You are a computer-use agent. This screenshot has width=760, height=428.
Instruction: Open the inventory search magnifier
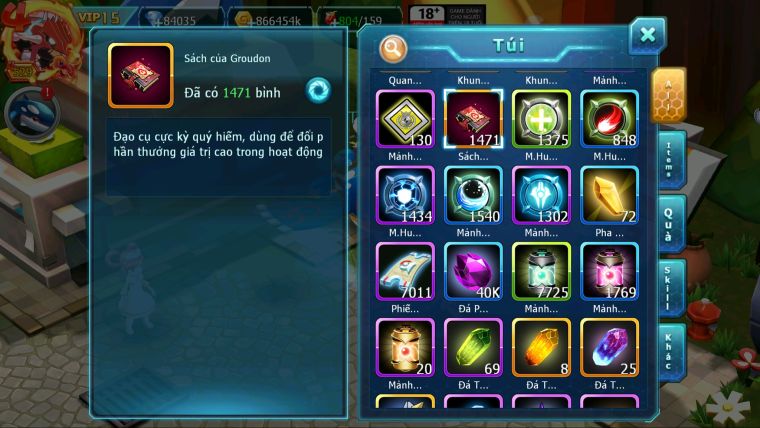395,47
